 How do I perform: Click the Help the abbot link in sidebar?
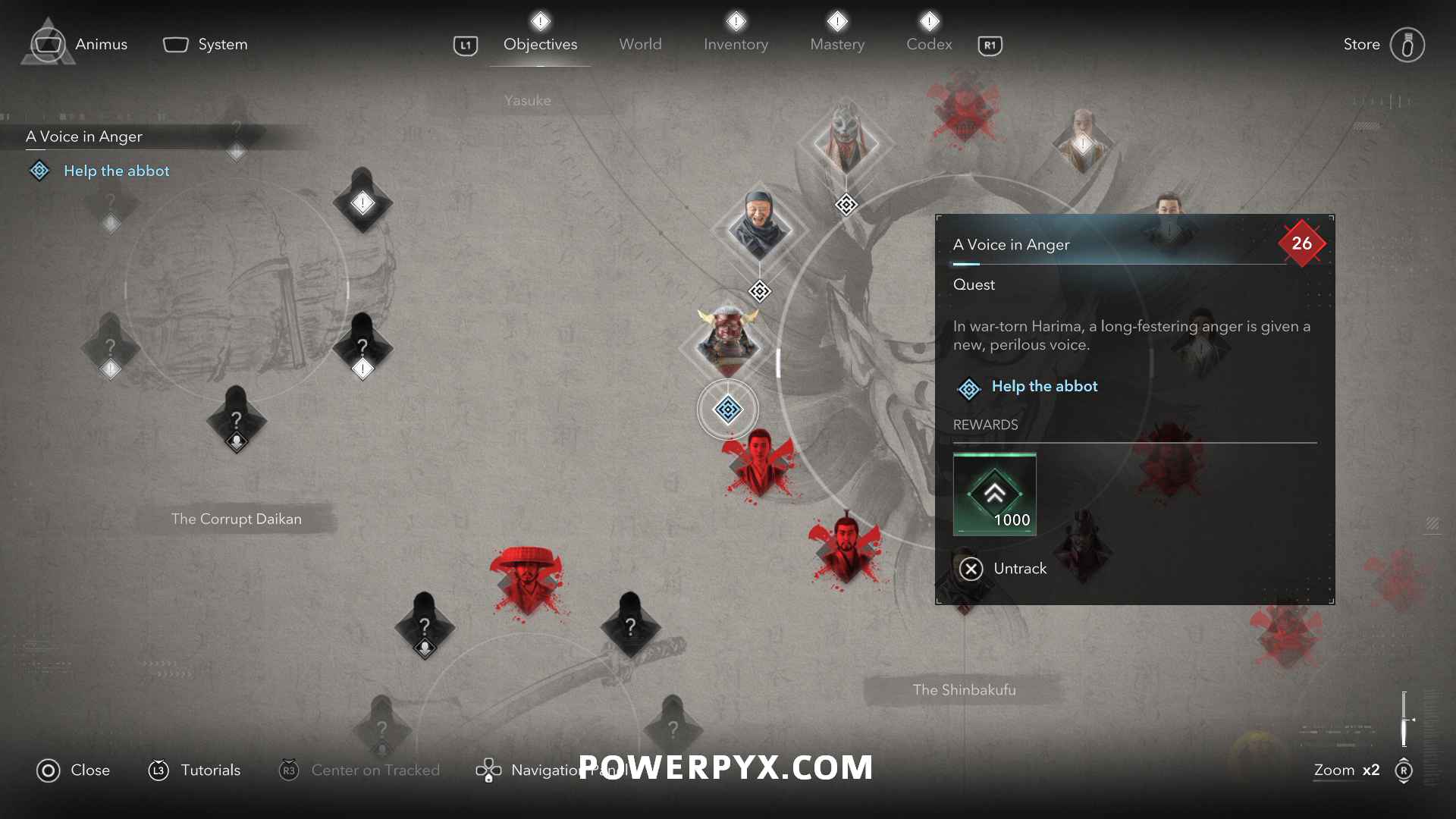pyautogui.click(x=116, y=171)
